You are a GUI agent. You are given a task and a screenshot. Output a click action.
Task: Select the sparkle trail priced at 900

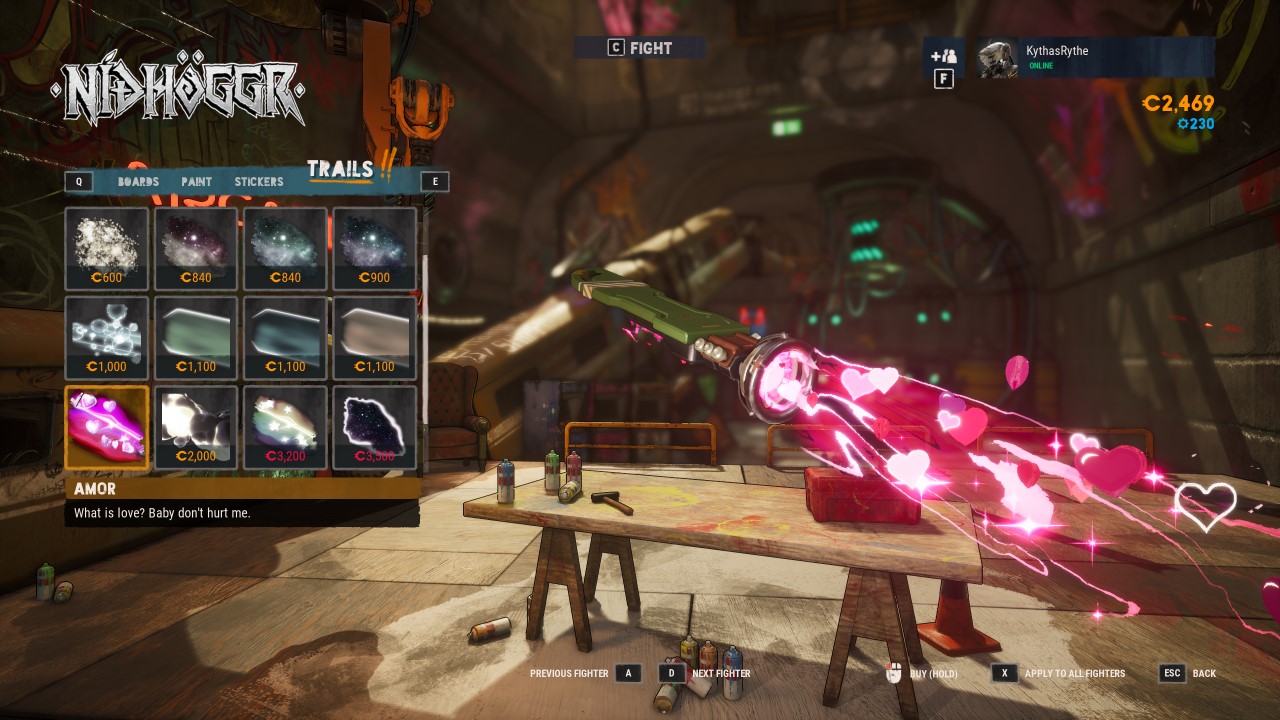tap(374, 249)
